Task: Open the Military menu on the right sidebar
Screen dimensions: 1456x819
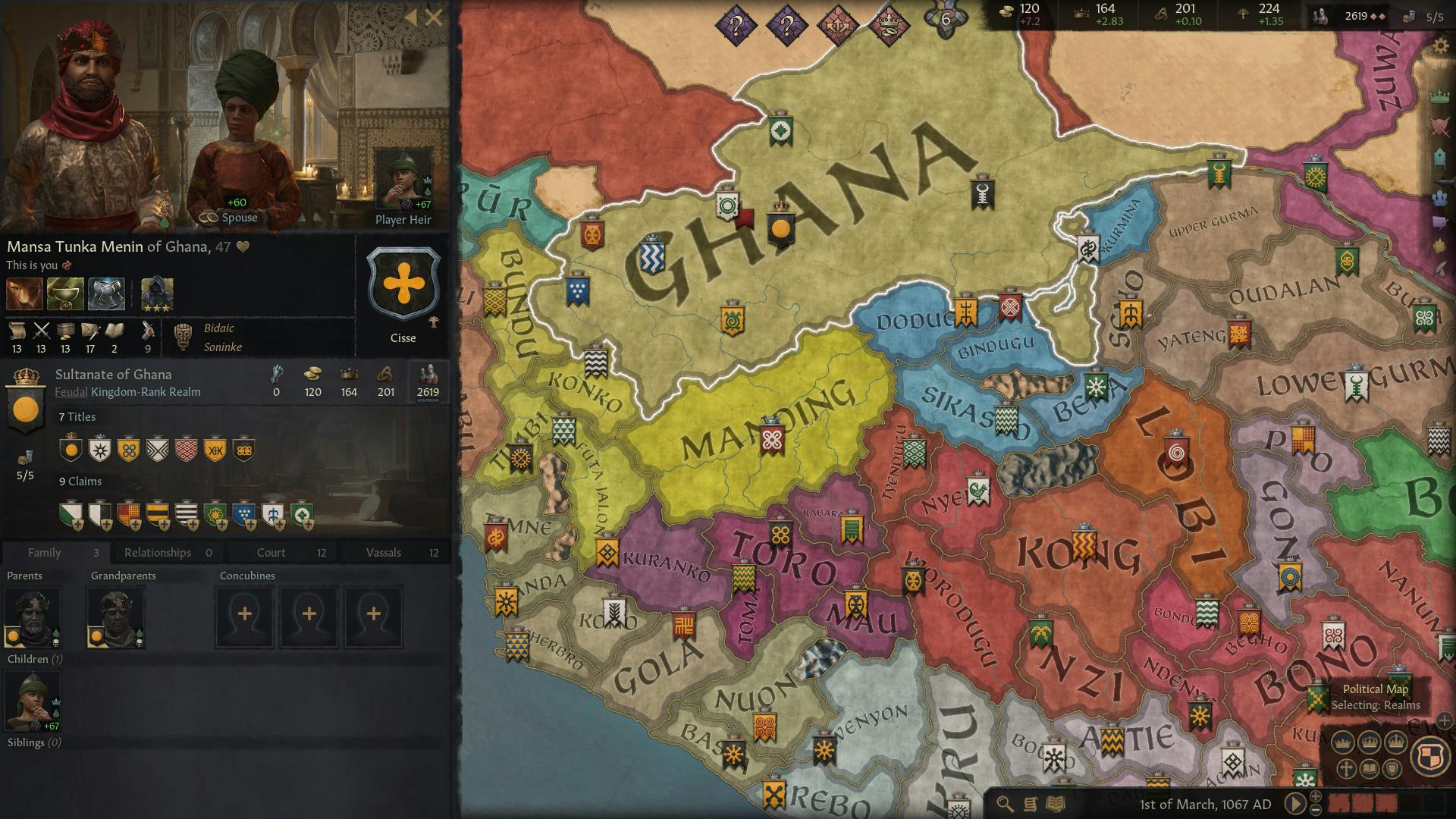Action: click(1439, 126)
